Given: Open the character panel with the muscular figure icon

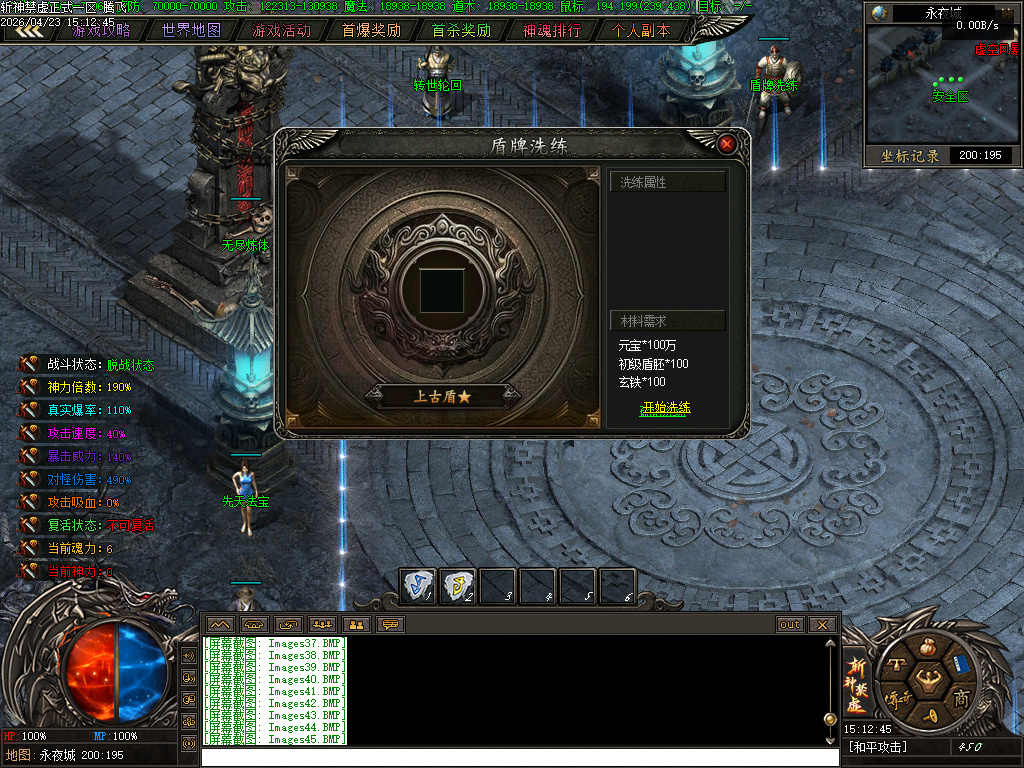Looking at the screenshot, I should (929, 682).
